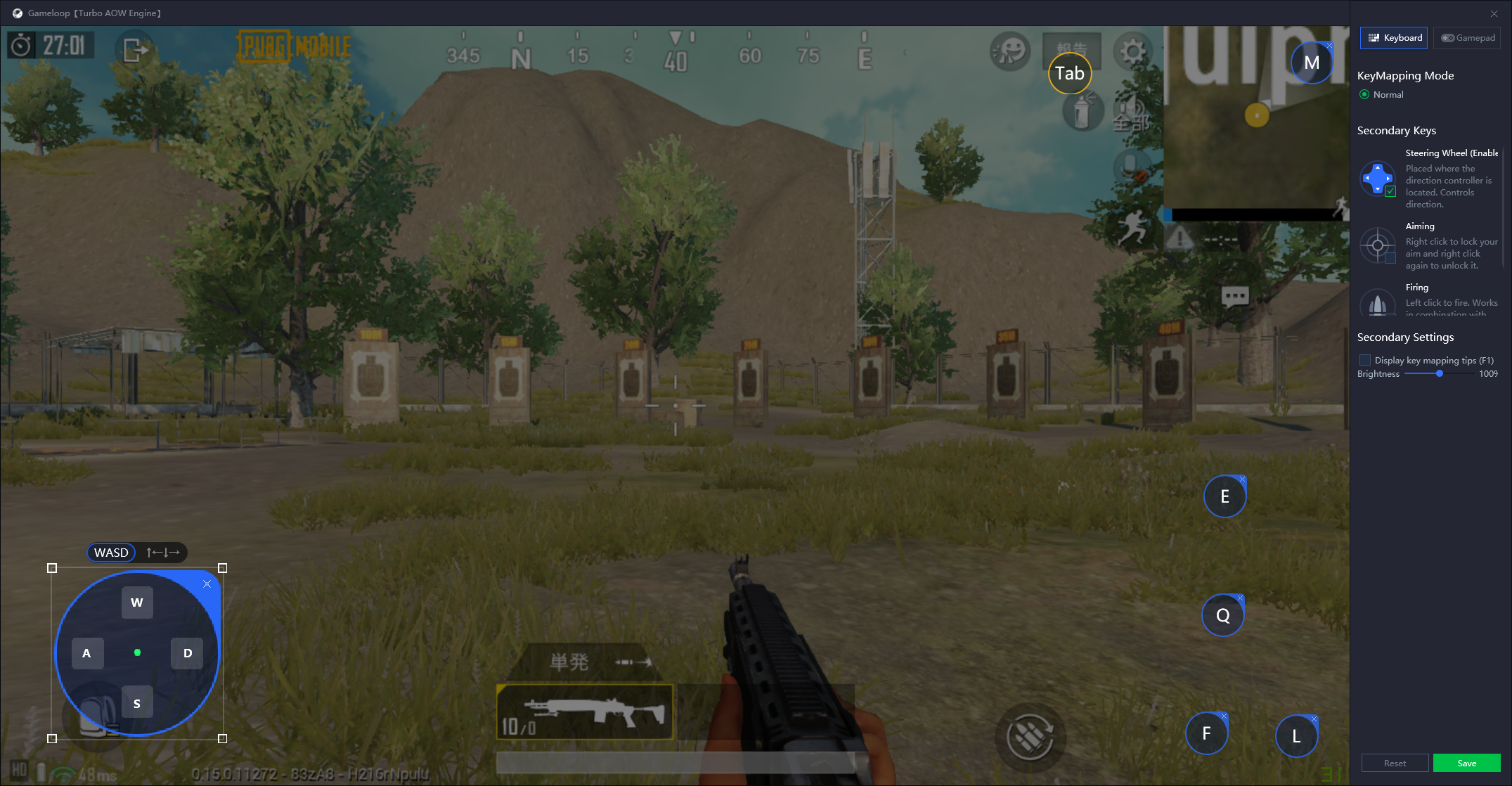The height and width of the screenshot is (786, 1512).
Task: Switch to the Gamepad tab
Action: click(1467, 37)
